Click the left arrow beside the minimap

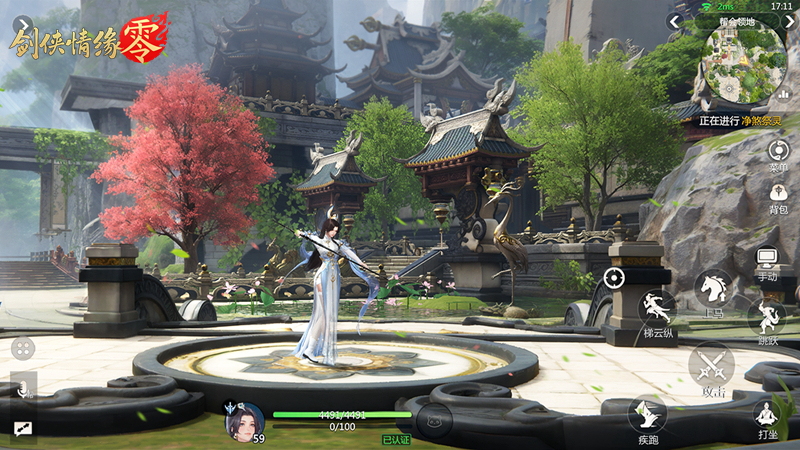(x=676, y=22)
